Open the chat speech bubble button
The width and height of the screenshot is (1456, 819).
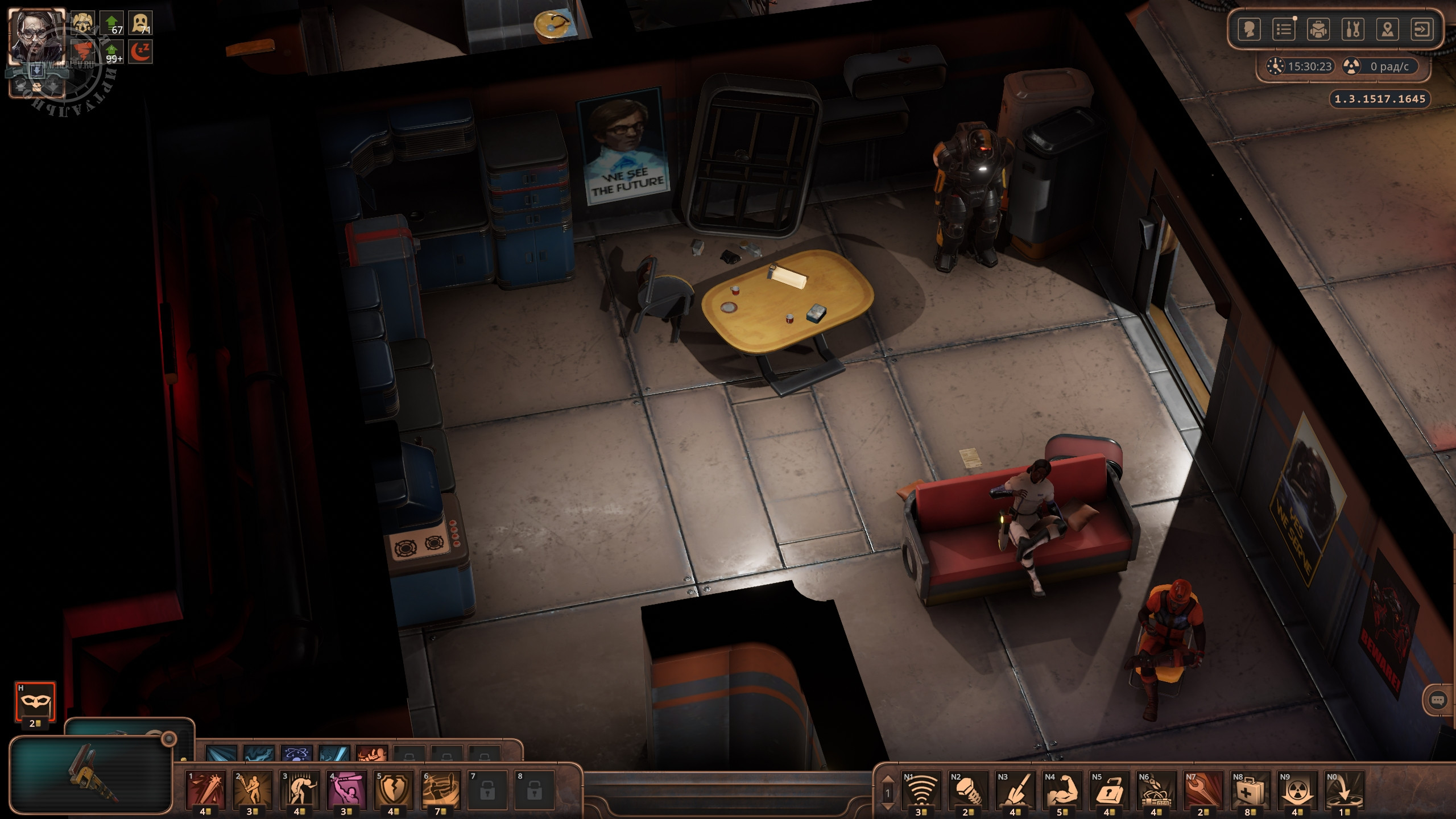1437,700
